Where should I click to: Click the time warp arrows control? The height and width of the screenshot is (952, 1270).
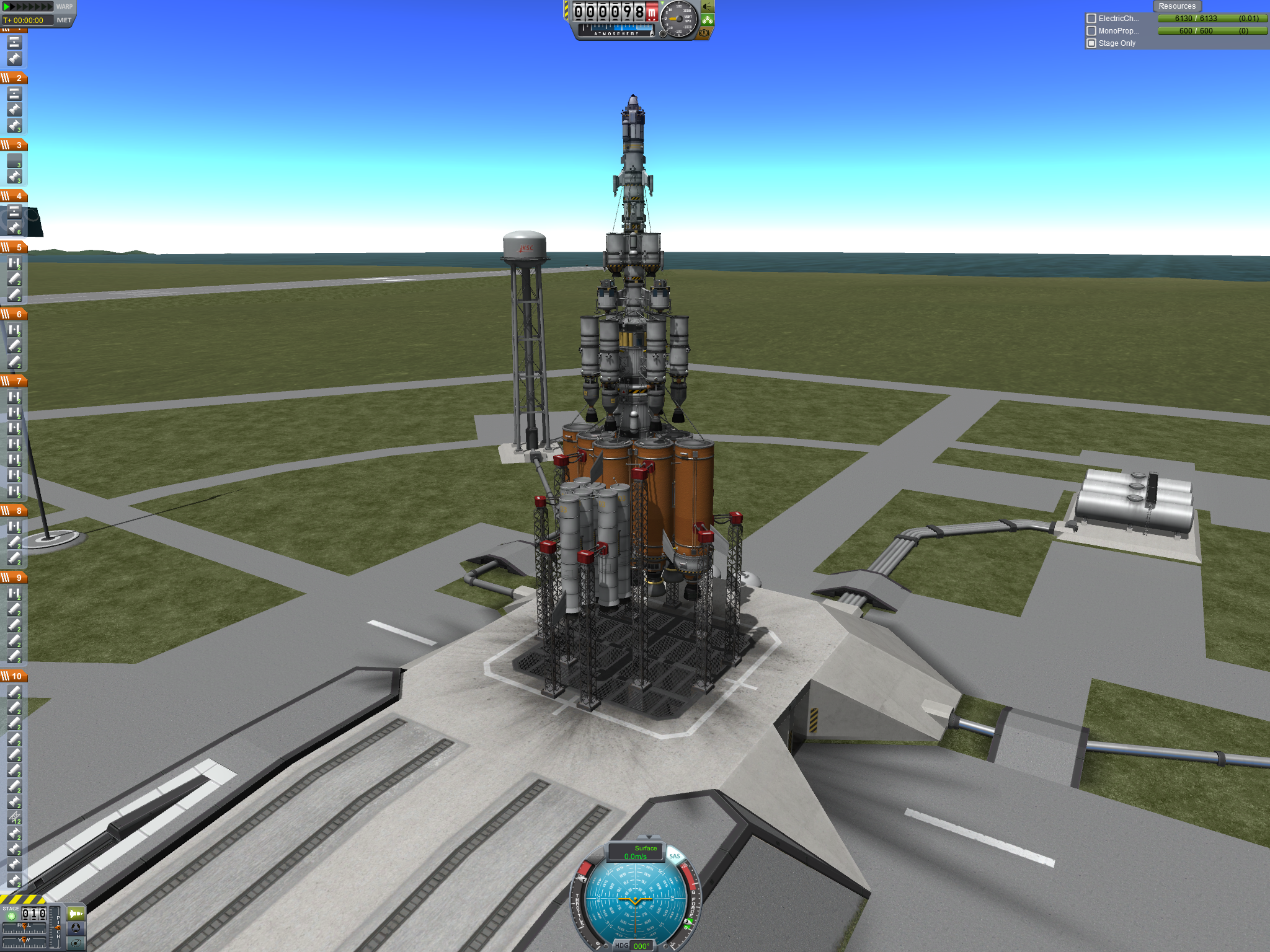pos(28,7)
